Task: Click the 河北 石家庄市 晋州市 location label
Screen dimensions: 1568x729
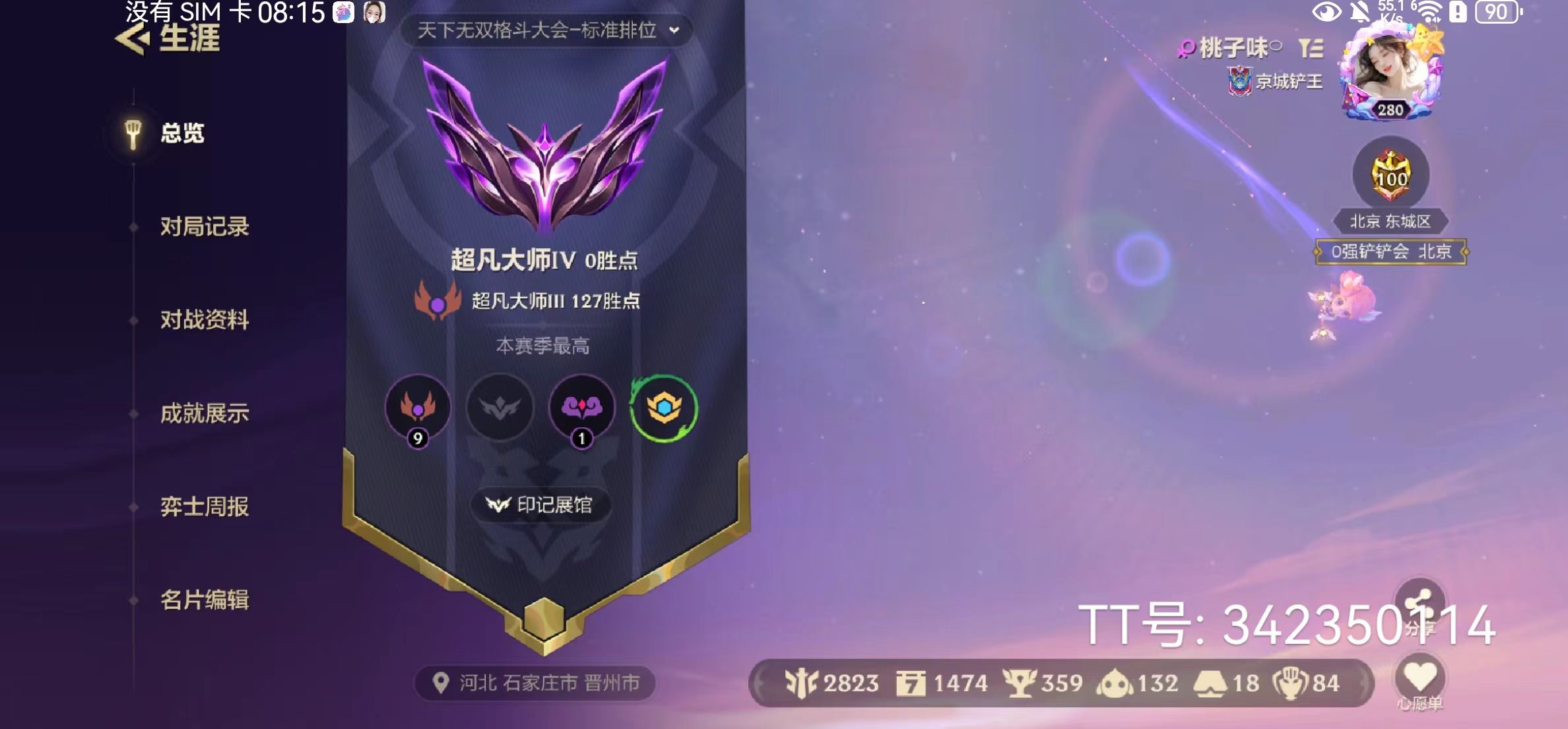Action: tap(541, 684)
